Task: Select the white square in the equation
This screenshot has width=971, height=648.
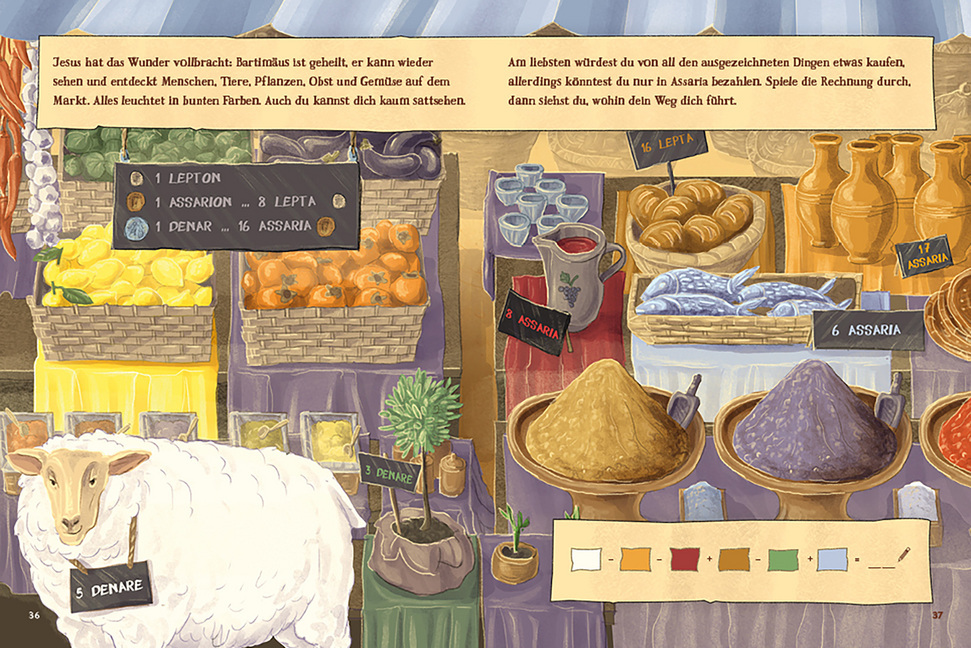Action: coord(586,559)
